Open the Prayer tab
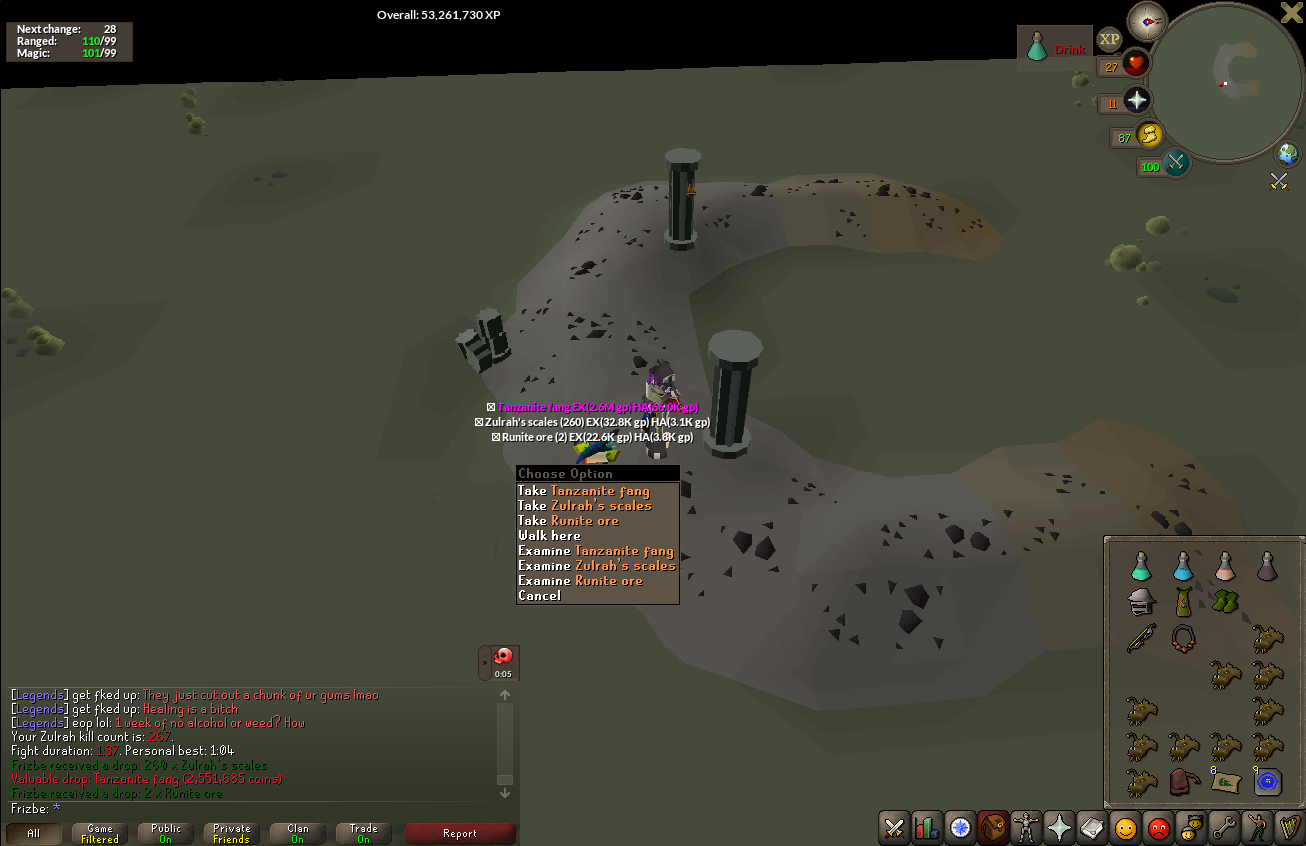 (x=1059, y=828)
